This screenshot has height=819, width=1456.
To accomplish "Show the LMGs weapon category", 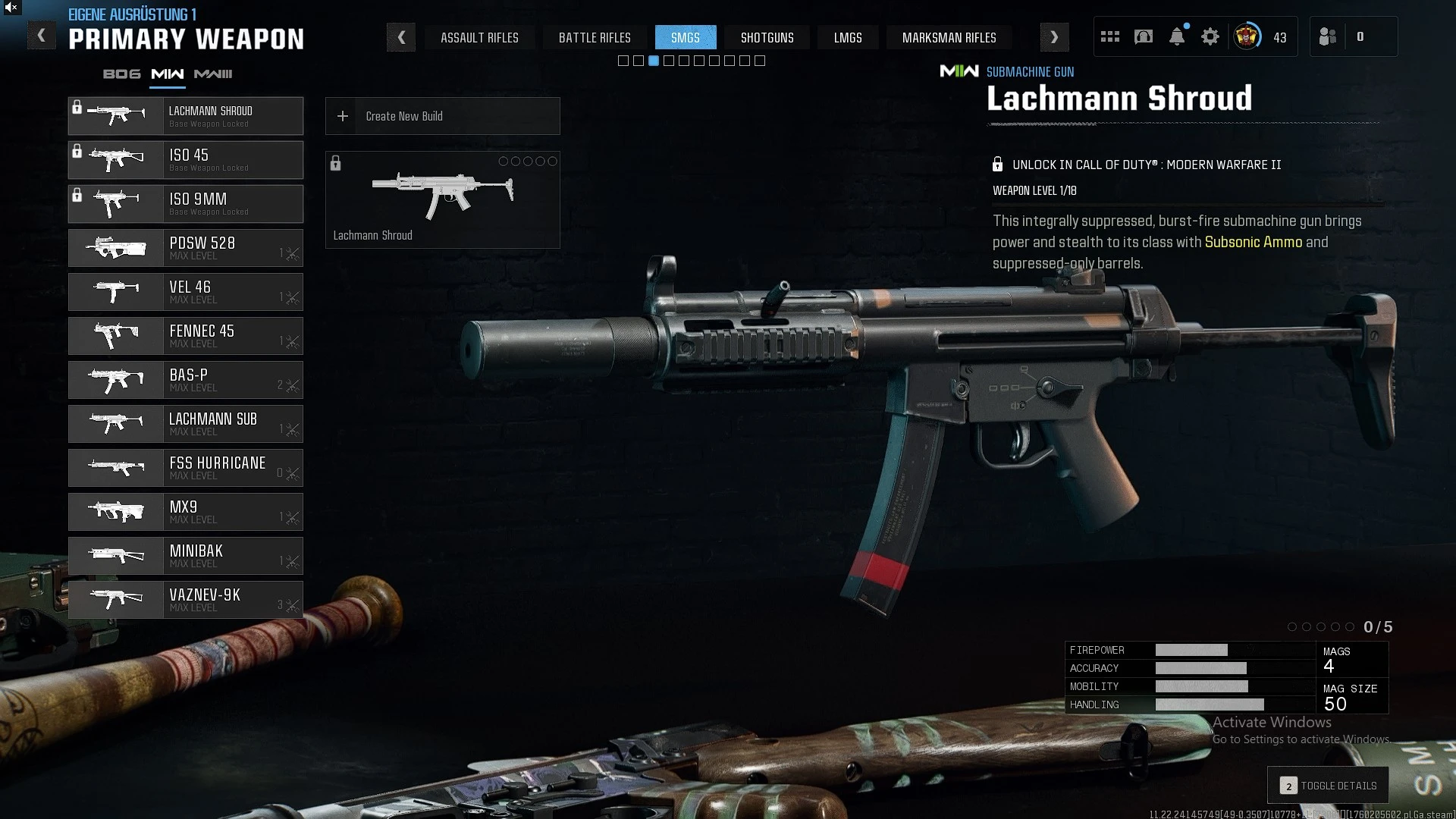I will (x=848, y=37).
